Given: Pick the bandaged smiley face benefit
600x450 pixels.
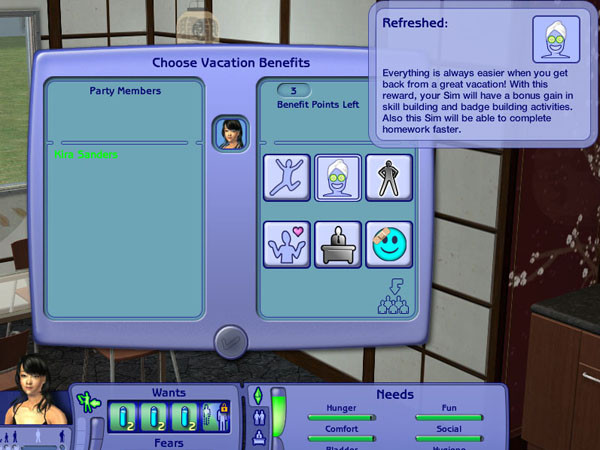Looking at the screenshot, I should point(388,244).
